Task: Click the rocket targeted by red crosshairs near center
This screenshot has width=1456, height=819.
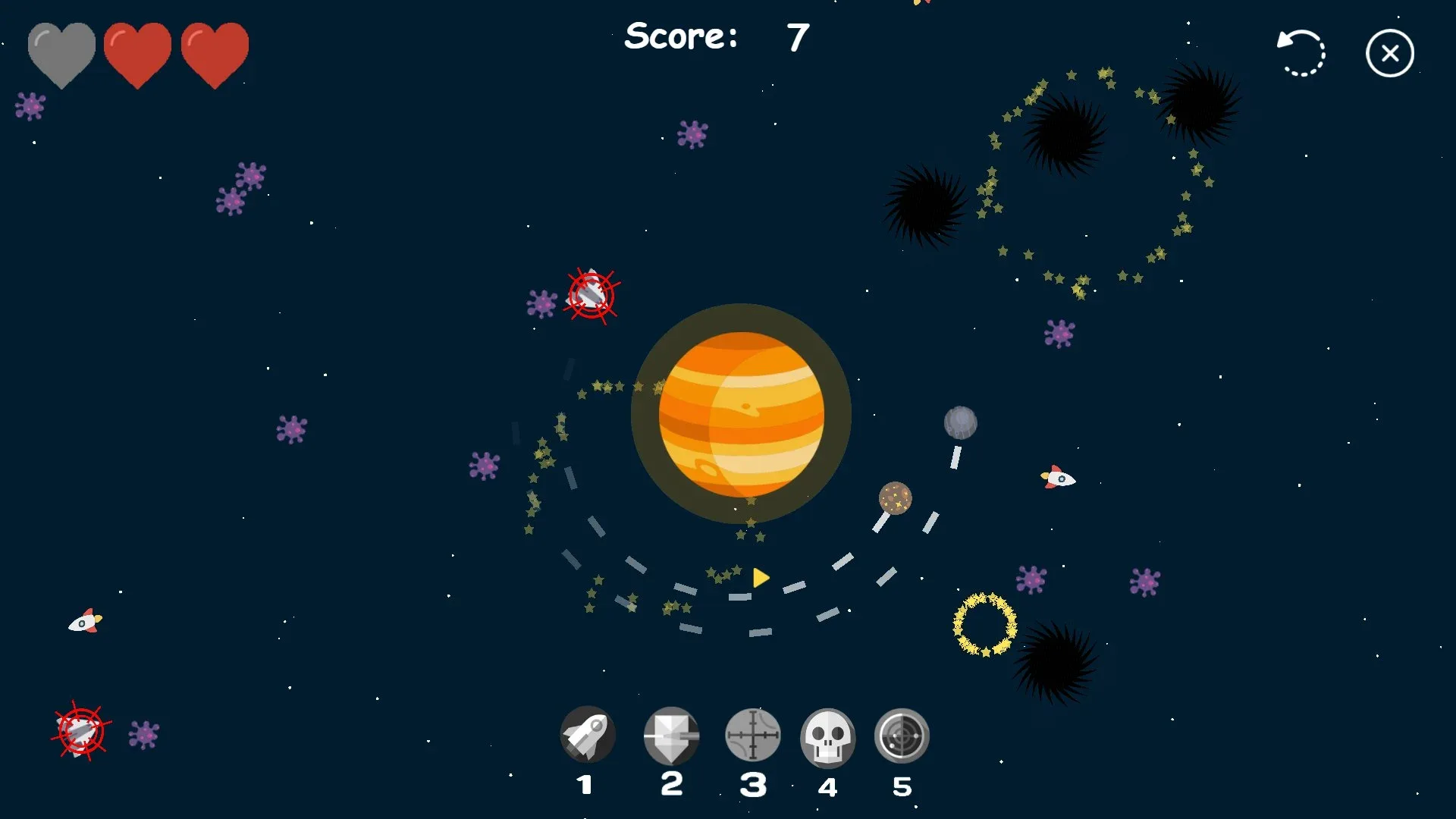Action: 591,296
